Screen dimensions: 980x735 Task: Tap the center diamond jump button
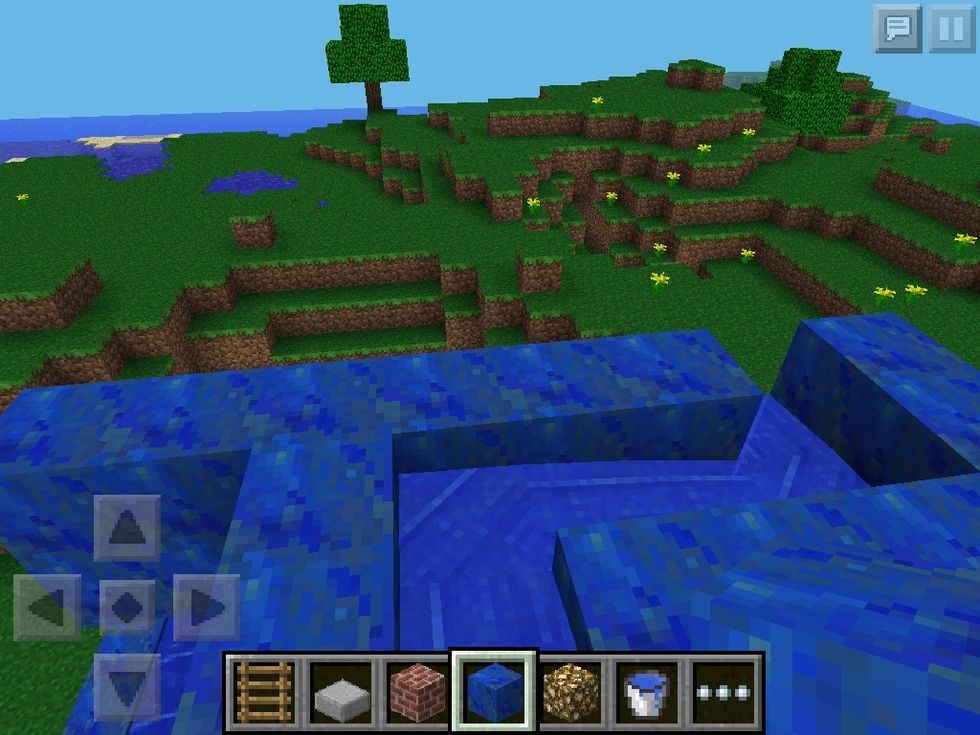[127, 607]
